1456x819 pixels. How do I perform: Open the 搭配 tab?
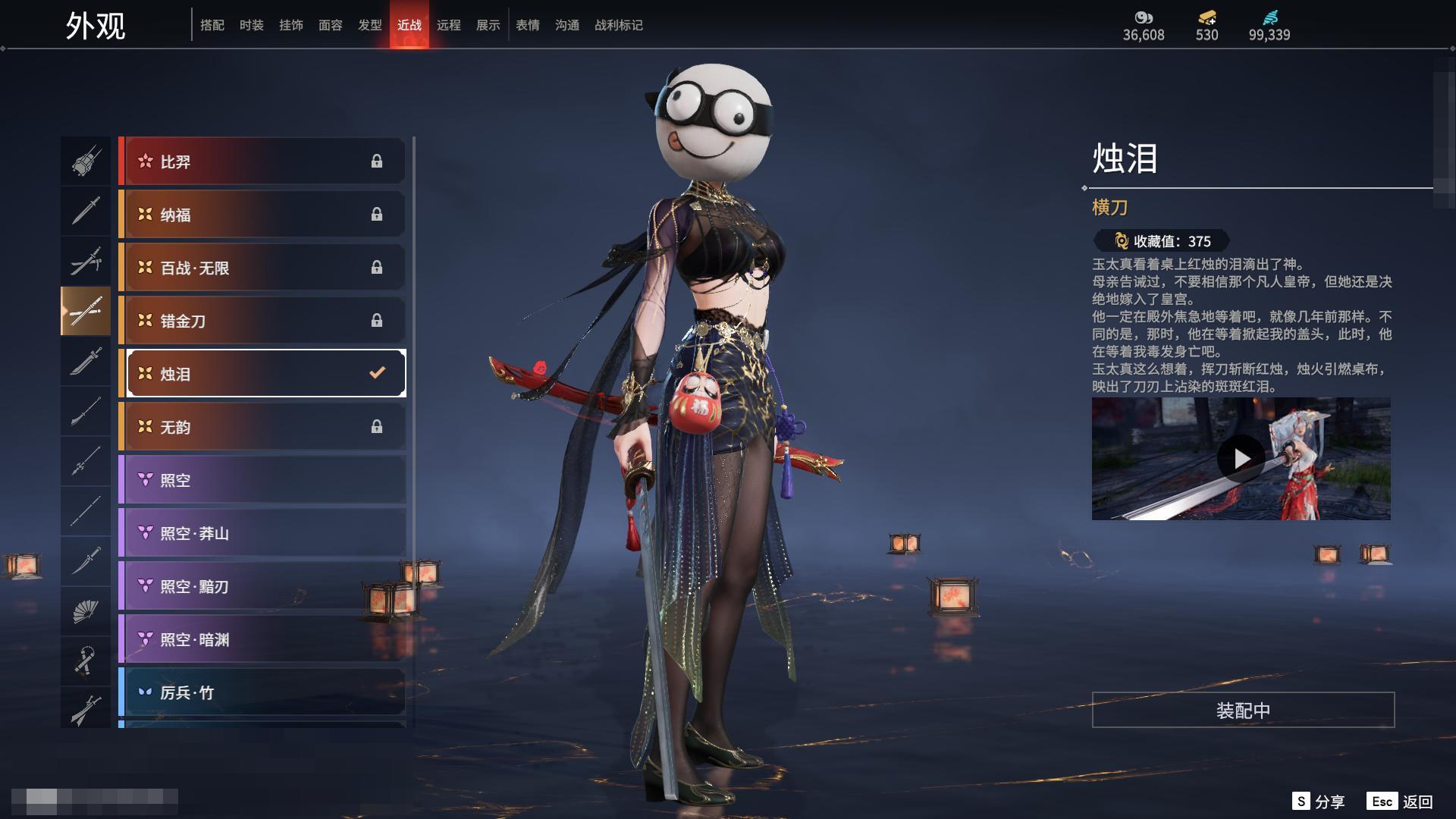212,25
